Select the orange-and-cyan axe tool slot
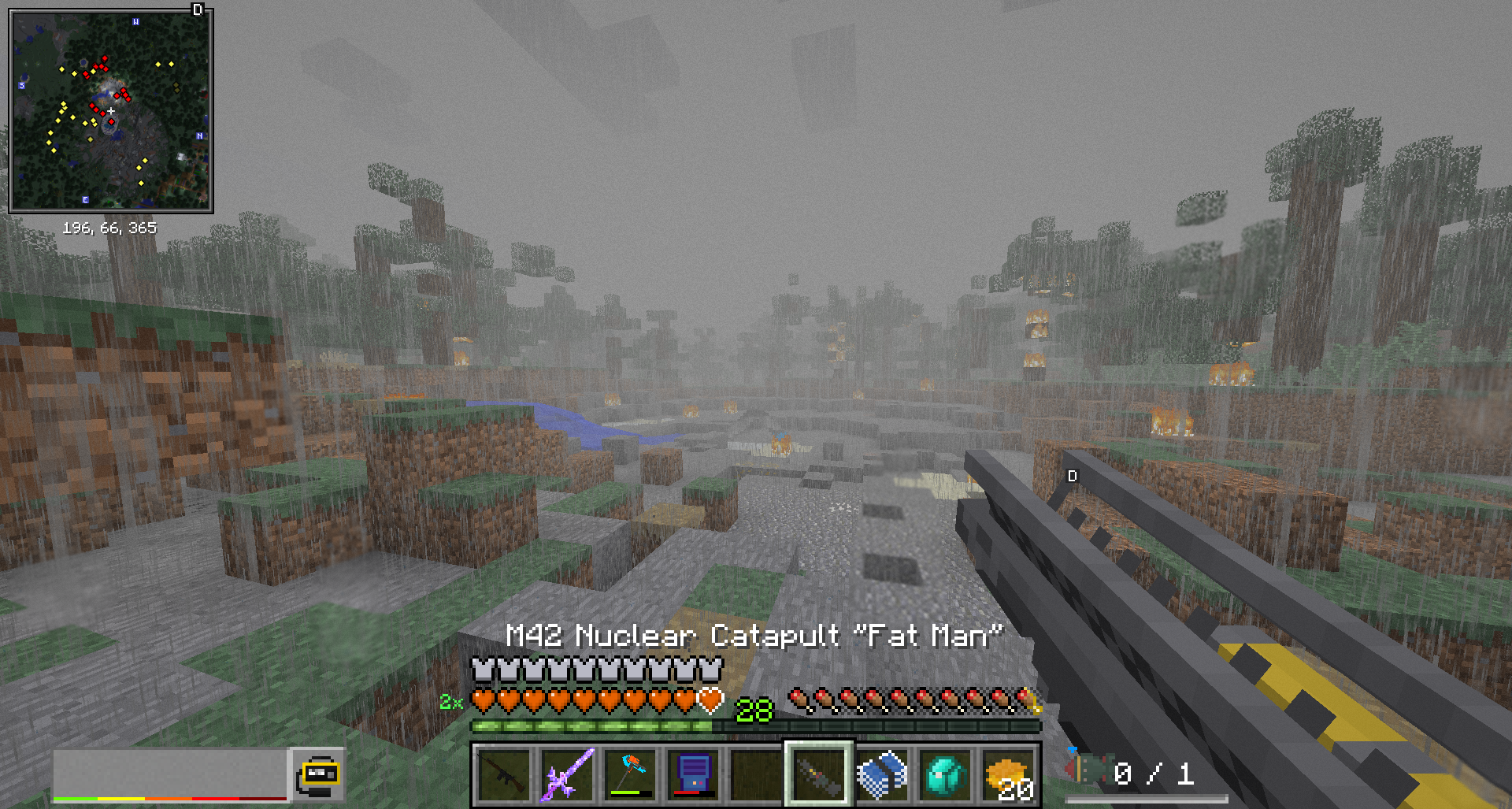1512x809 pixels. (630, 775)
